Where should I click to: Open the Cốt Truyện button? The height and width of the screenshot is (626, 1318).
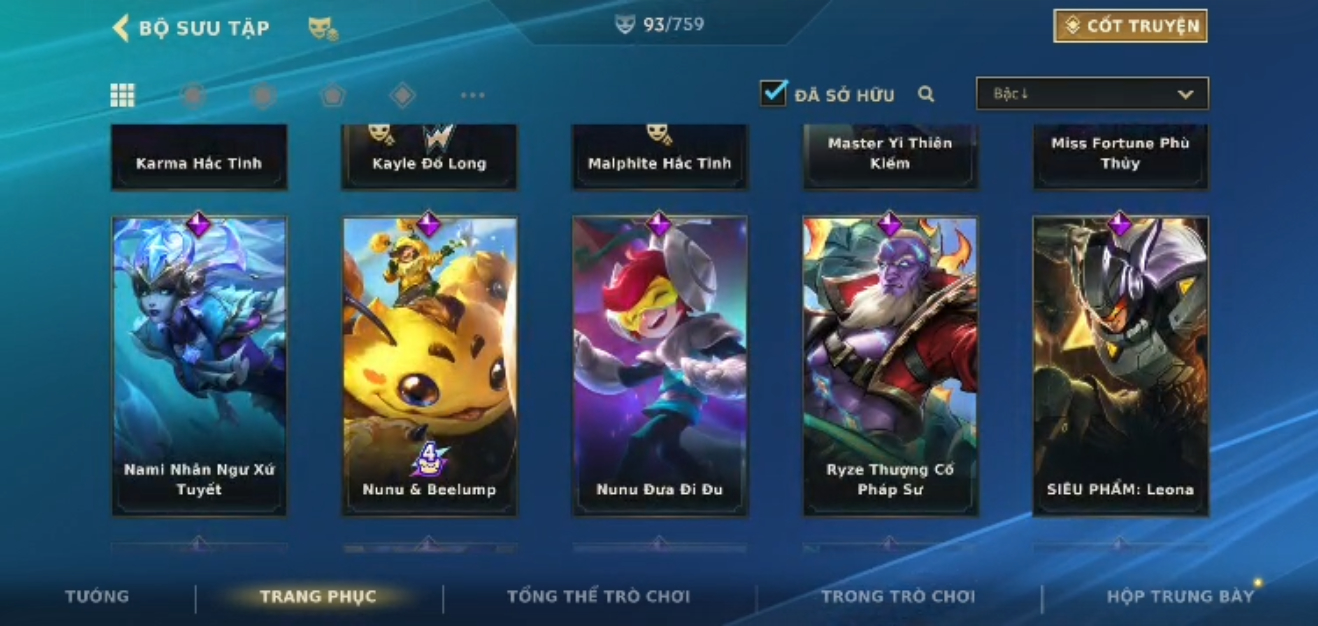pyautogui.click(x=1130, y=26)
